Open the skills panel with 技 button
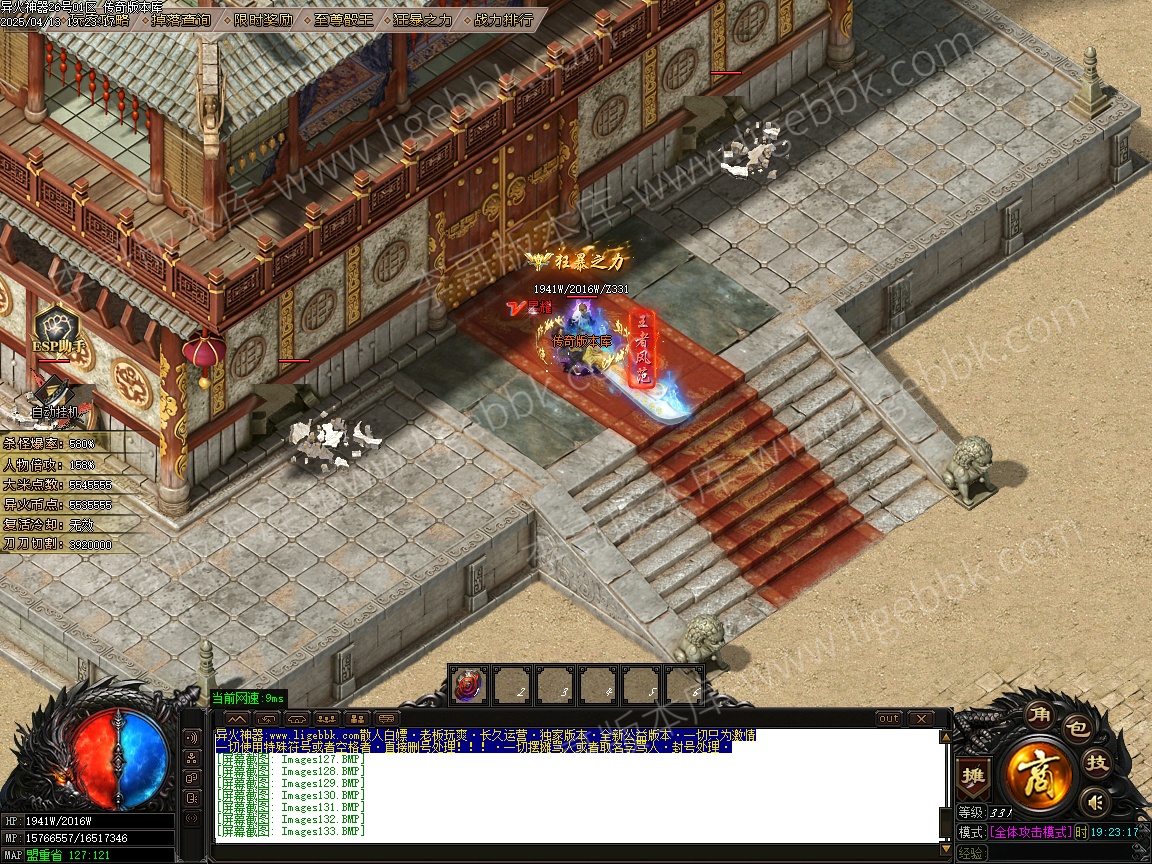 [1098, 763]
